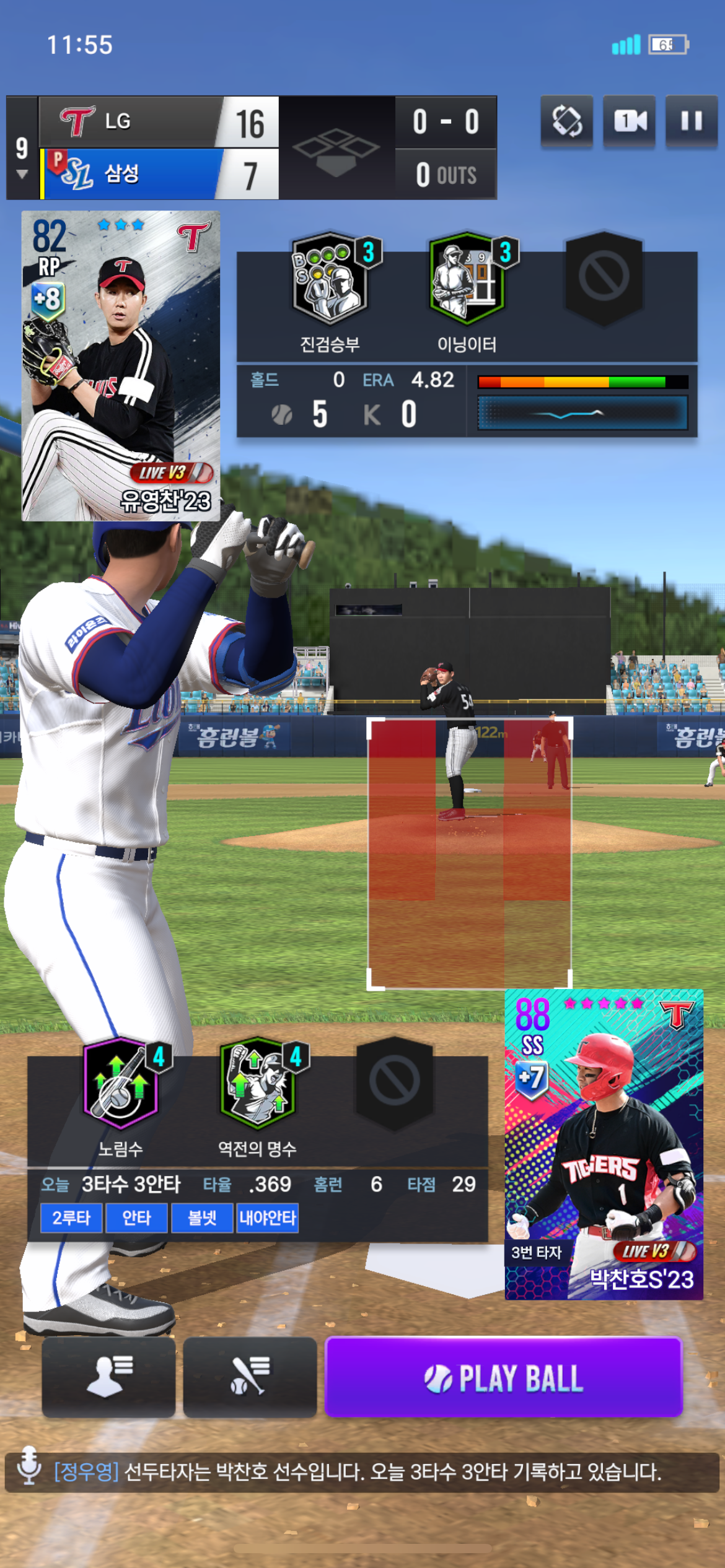
Task: Tap the PLAY BALL button
Action: (x=503, y=1378)
